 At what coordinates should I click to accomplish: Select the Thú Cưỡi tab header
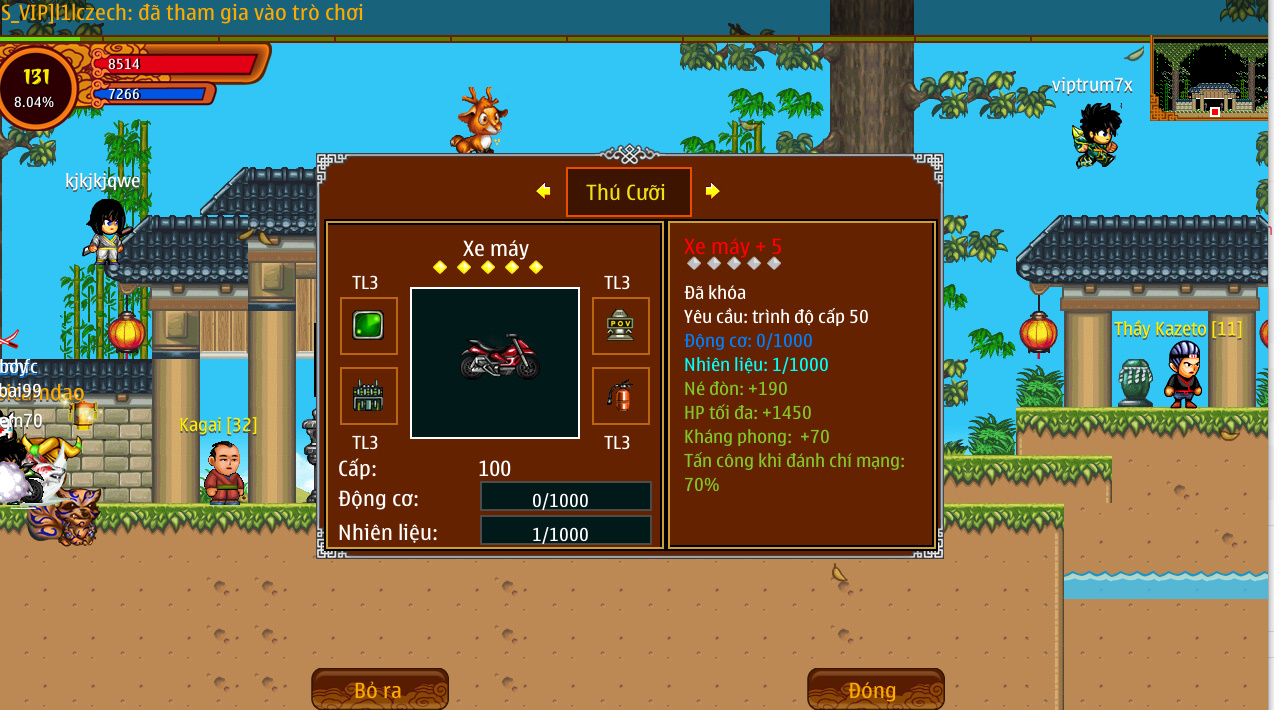[628, 192]
